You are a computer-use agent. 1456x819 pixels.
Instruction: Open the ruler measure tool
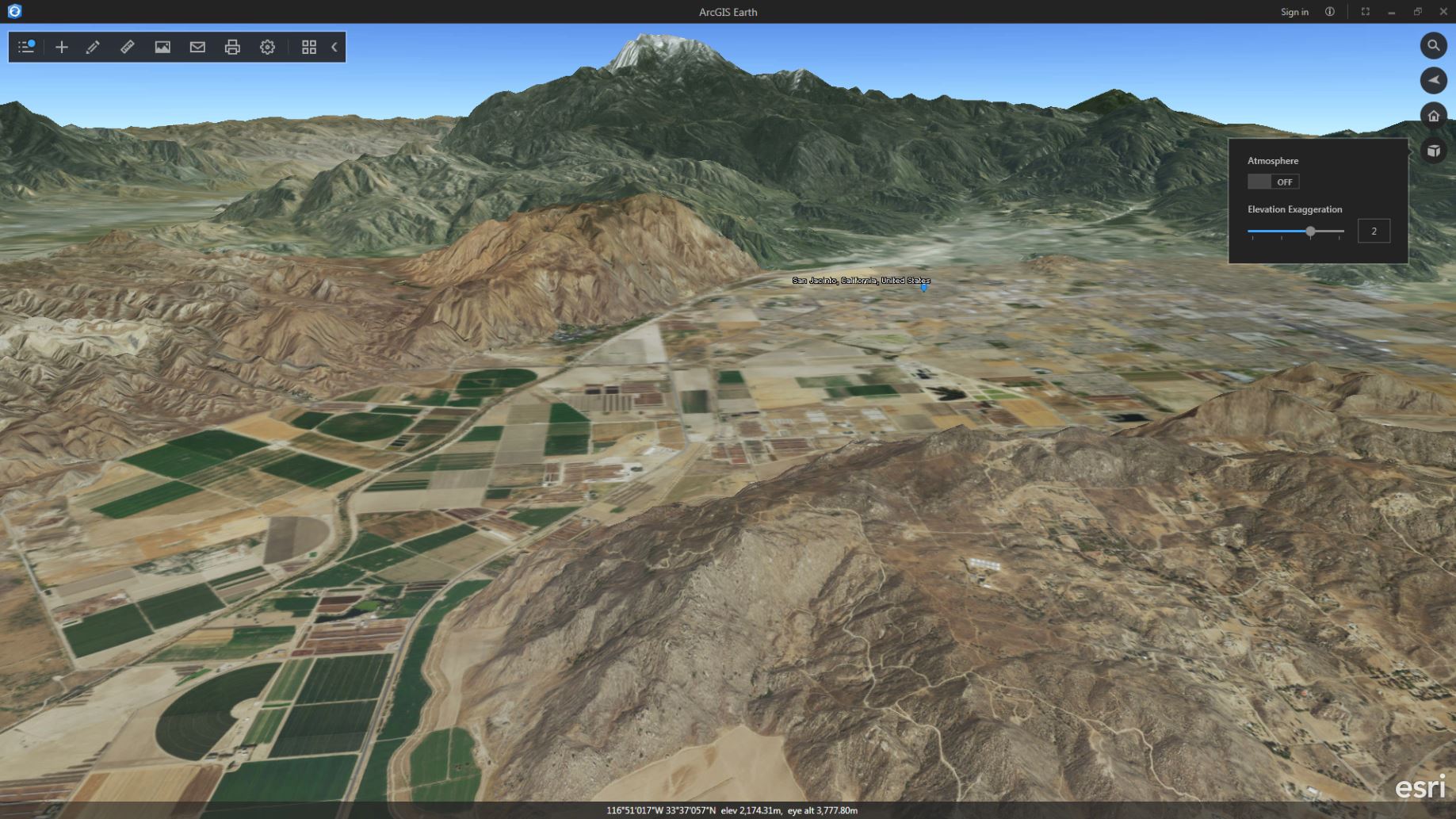(x=128, y=47)
